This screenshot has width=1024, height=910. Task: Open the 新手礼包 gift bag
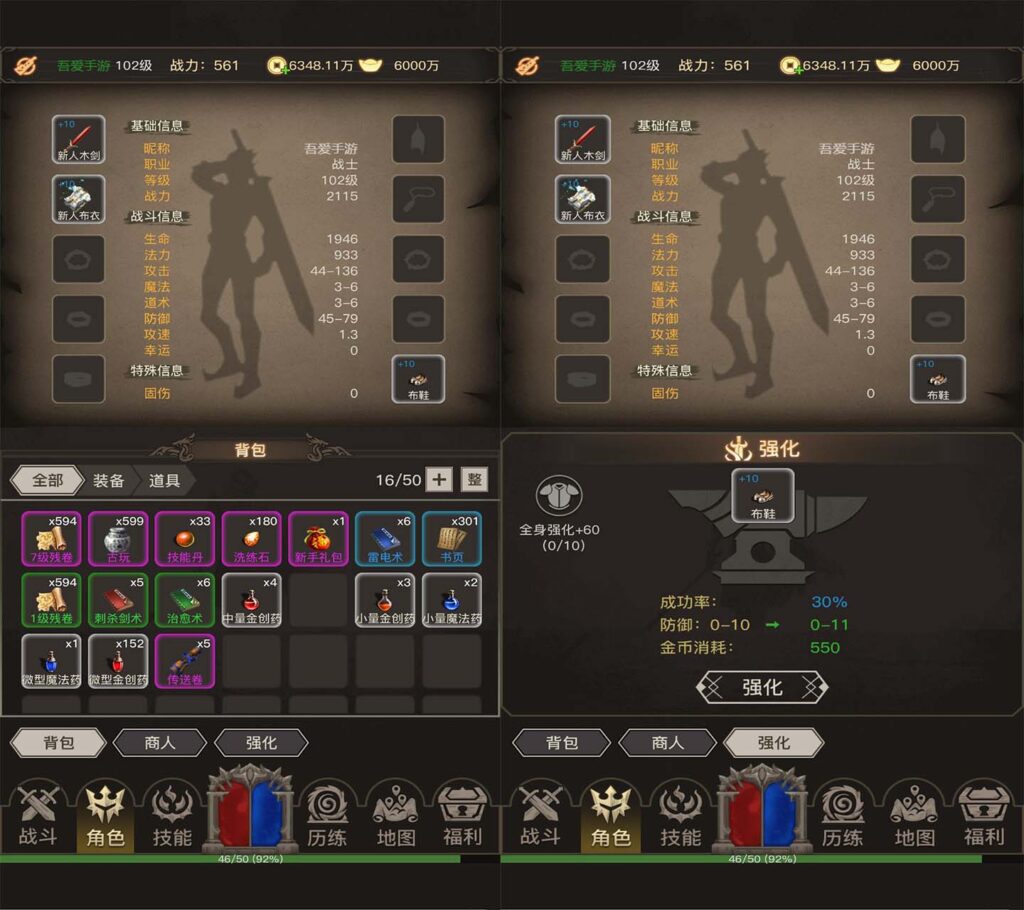click(318, 539)
